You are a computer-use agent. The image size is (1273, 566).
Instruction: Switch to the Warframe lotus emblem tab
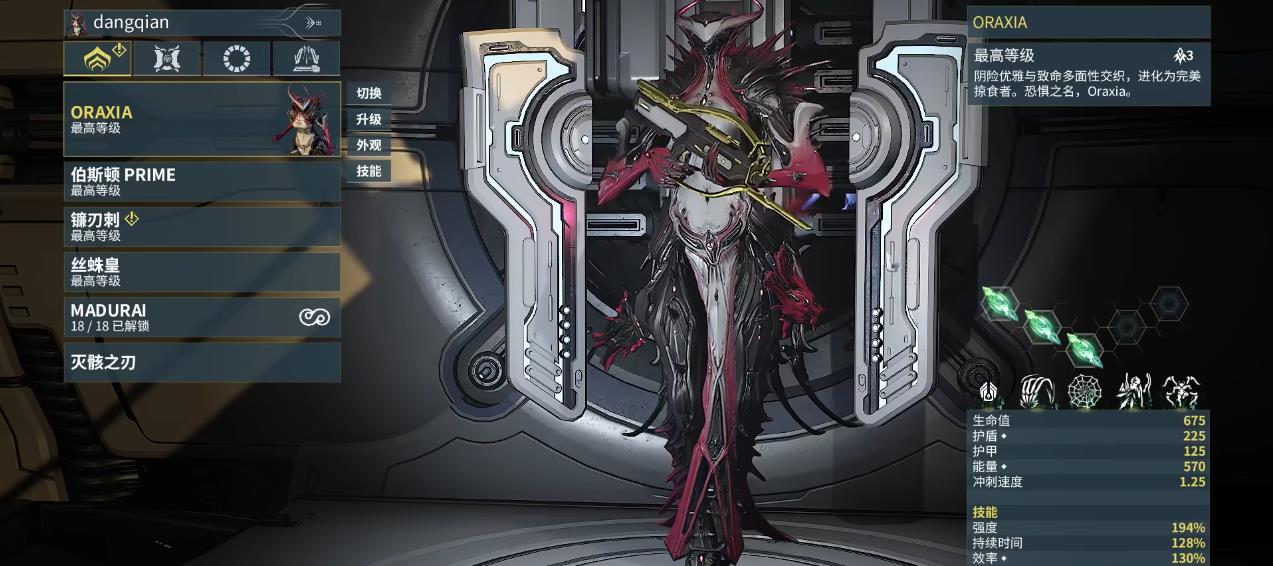[97, 58]
